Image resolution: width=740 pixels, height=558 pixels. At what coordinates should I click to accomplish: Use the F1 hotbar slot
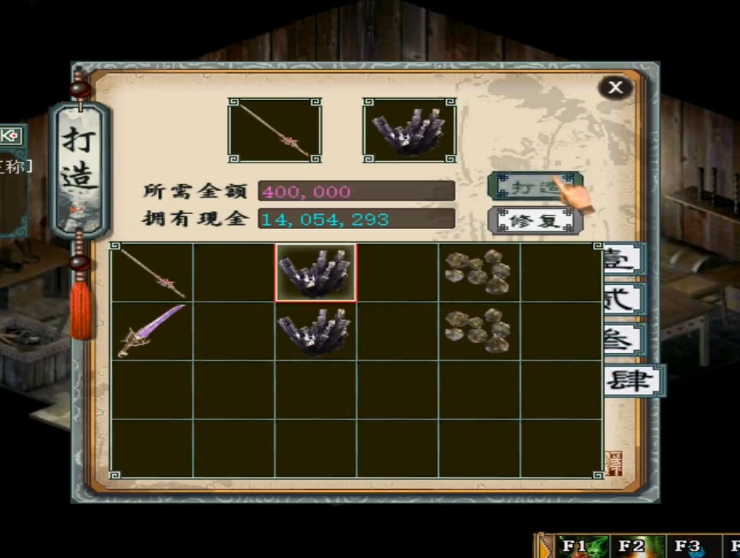(575, 546)
